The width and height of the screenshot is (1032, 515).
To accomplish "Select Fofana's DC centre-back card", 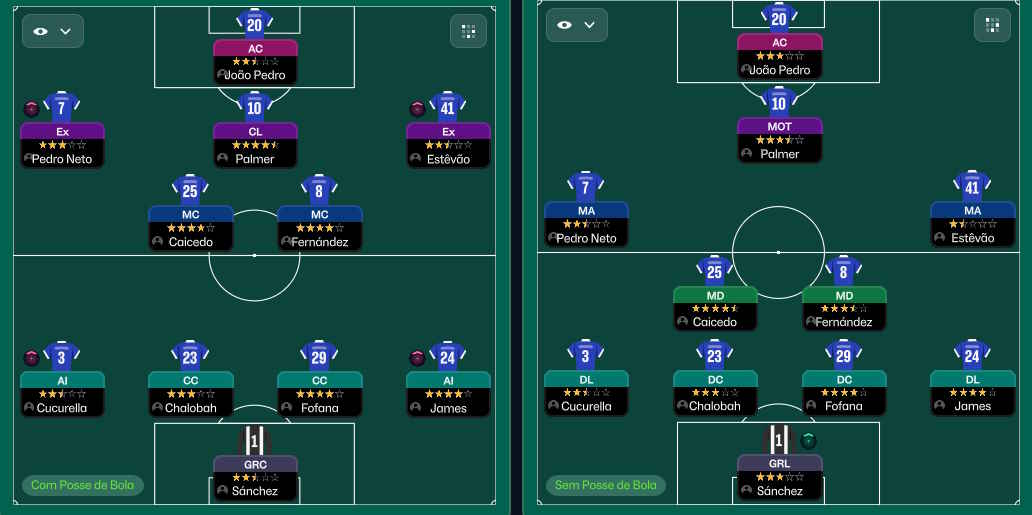I will coord(843,392).
